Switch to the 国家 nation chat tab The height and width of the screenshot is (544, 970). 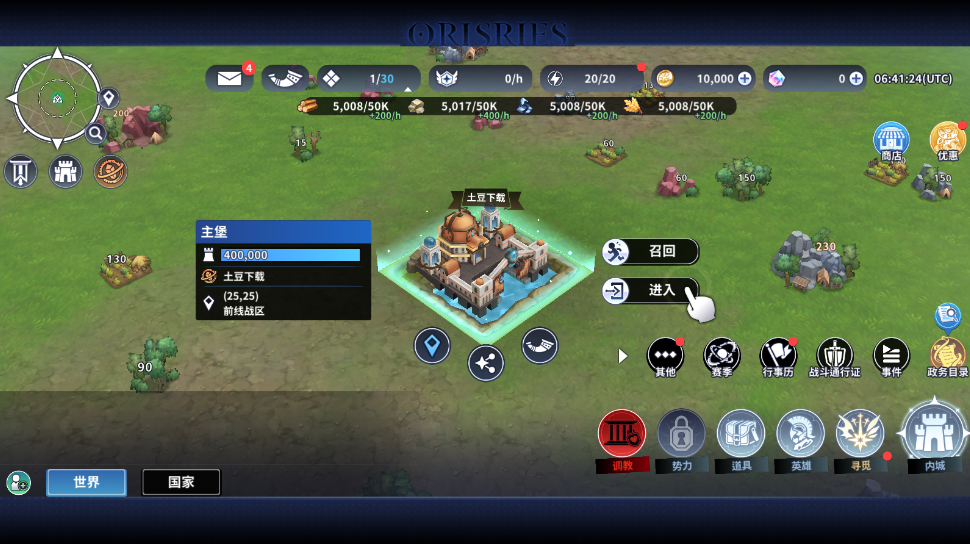(x=181, y=482)
